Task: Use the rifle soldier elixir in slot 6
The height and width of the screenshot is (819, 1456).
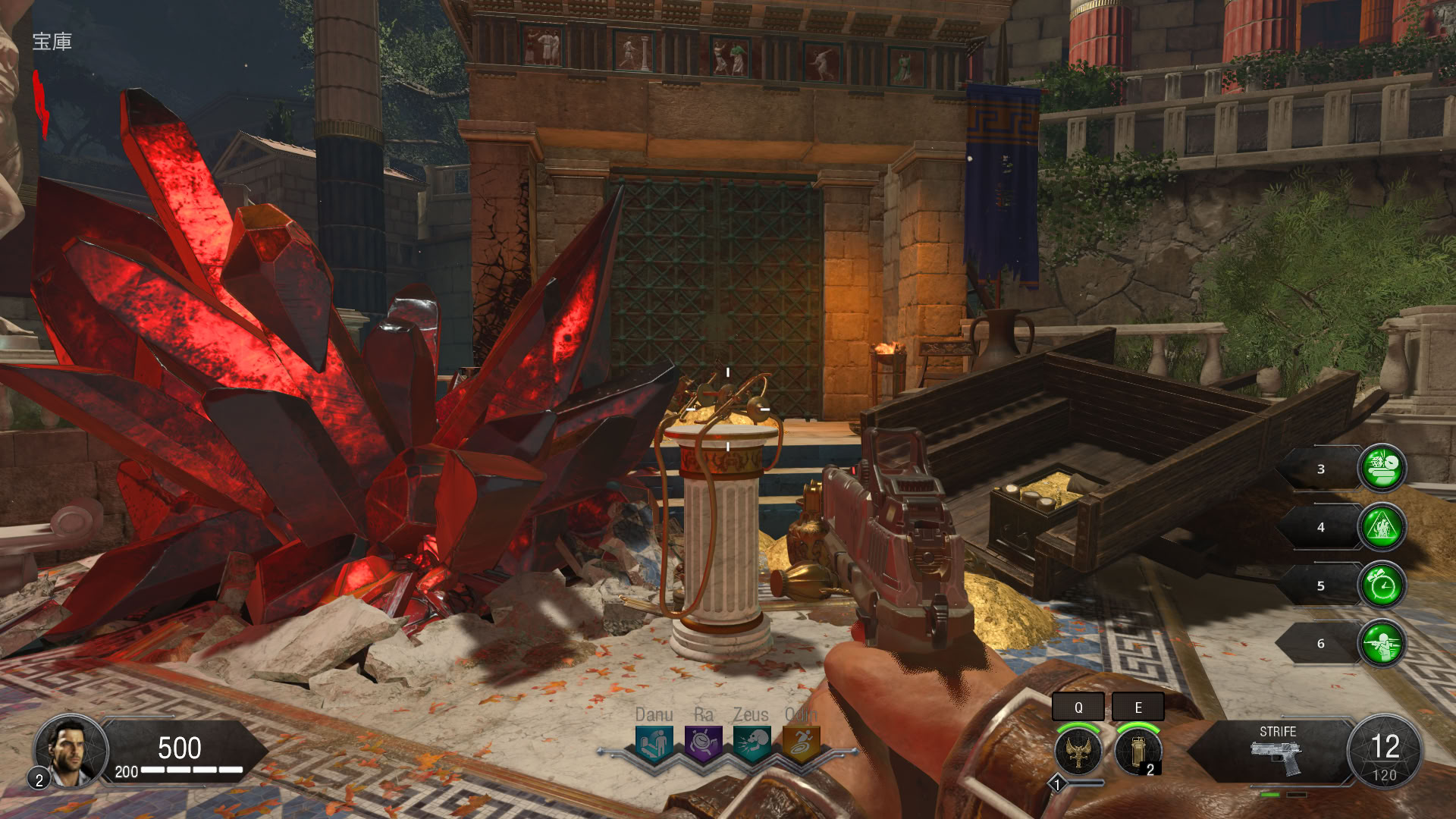Action: (1382, 643)
